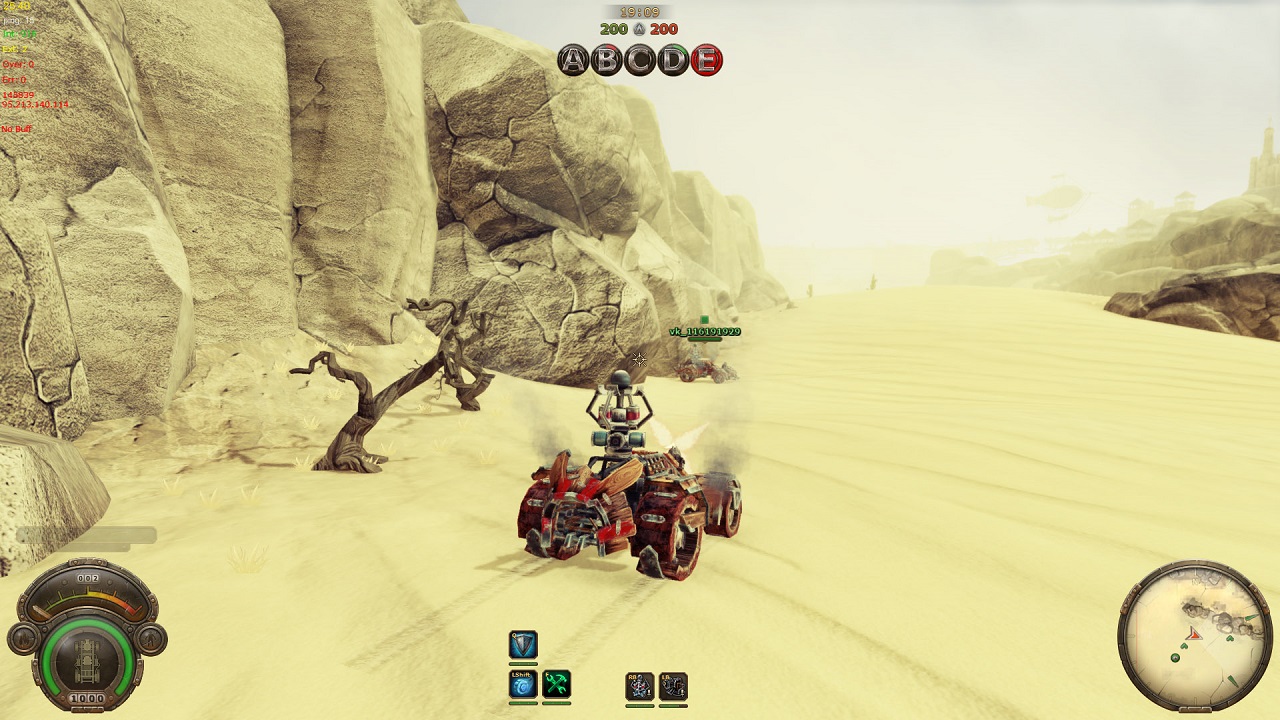Viewport: 1280px width, 720px height.
Task: Click capture point A indicator
Action: pyautogui.click(x=573, y=60)
